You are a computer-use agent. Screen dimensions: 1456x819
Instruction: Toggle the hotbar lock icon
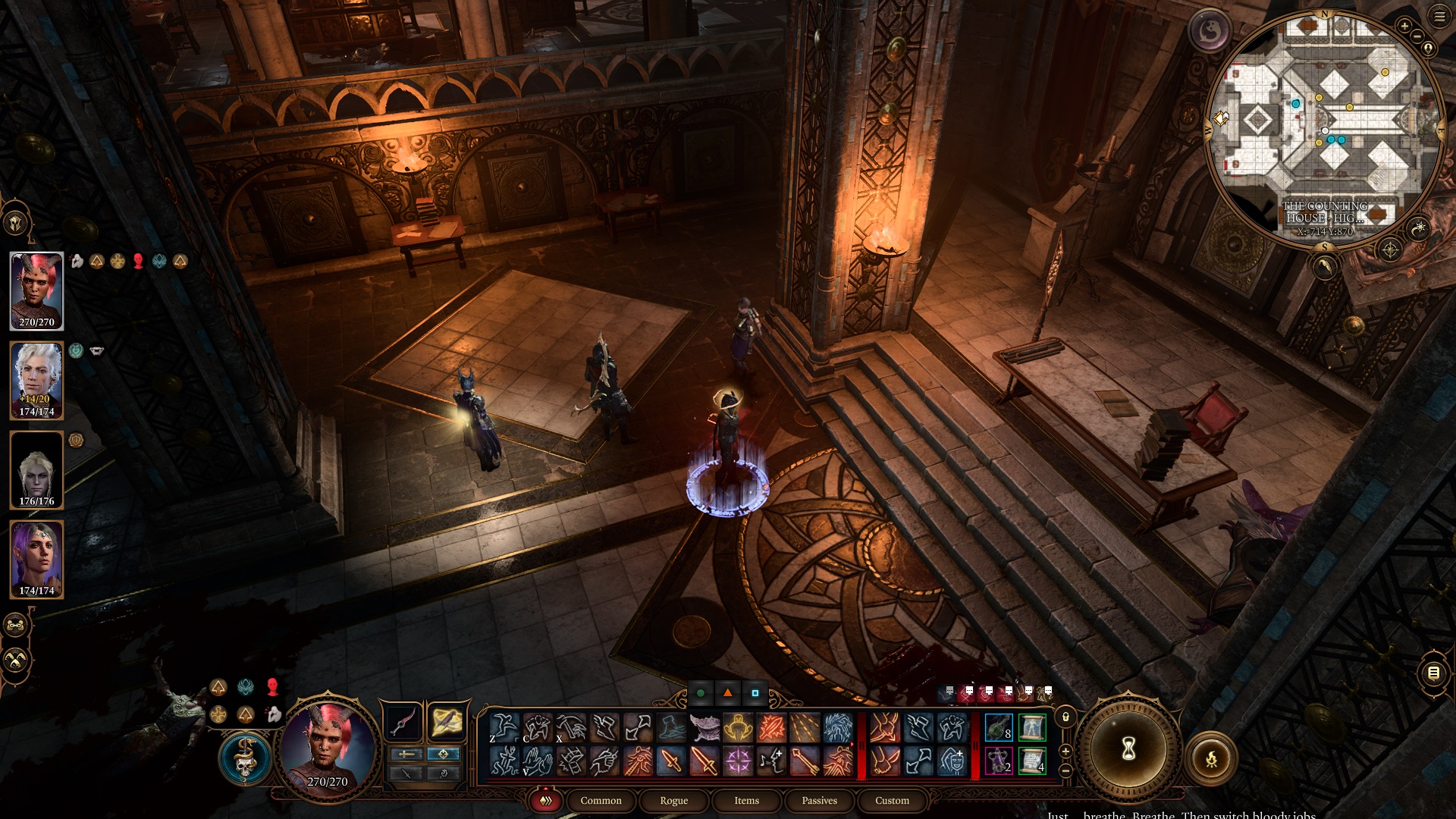tap(1065, 717)
